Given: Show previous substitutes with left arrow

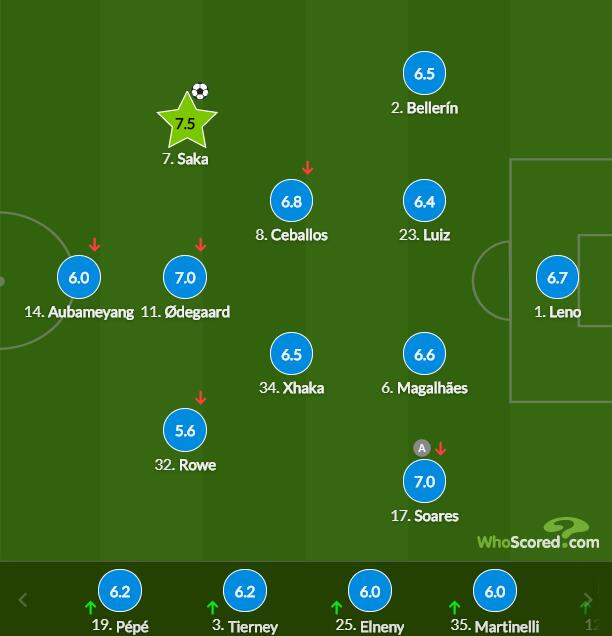Looking at the screenshot, I should 23,601.
